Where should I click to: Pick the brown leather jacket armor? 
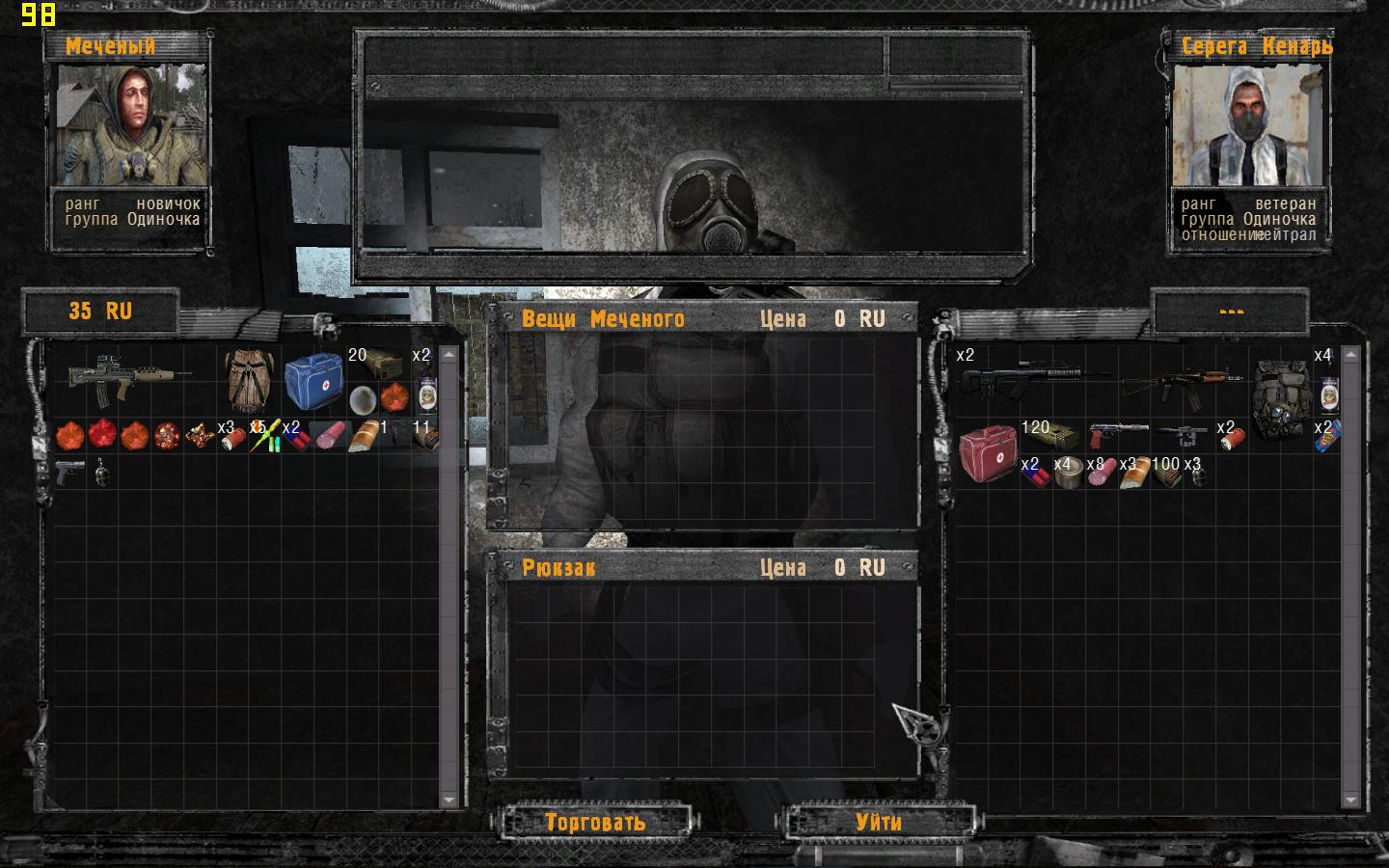pyautogui.click(x=248, y=379)
